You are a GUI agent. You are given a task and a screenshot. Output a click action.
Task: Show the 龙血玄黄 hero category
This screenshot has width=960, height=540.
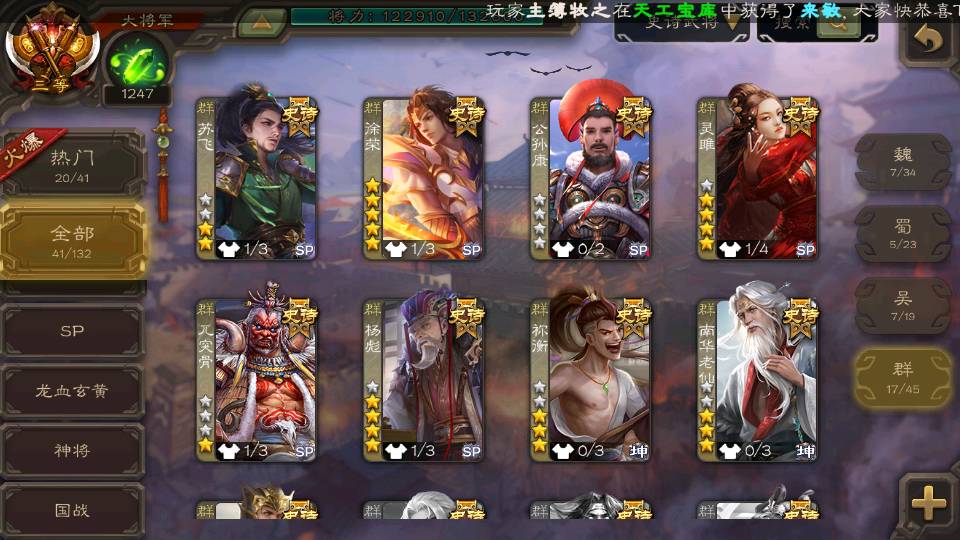(x=72, y=391)
